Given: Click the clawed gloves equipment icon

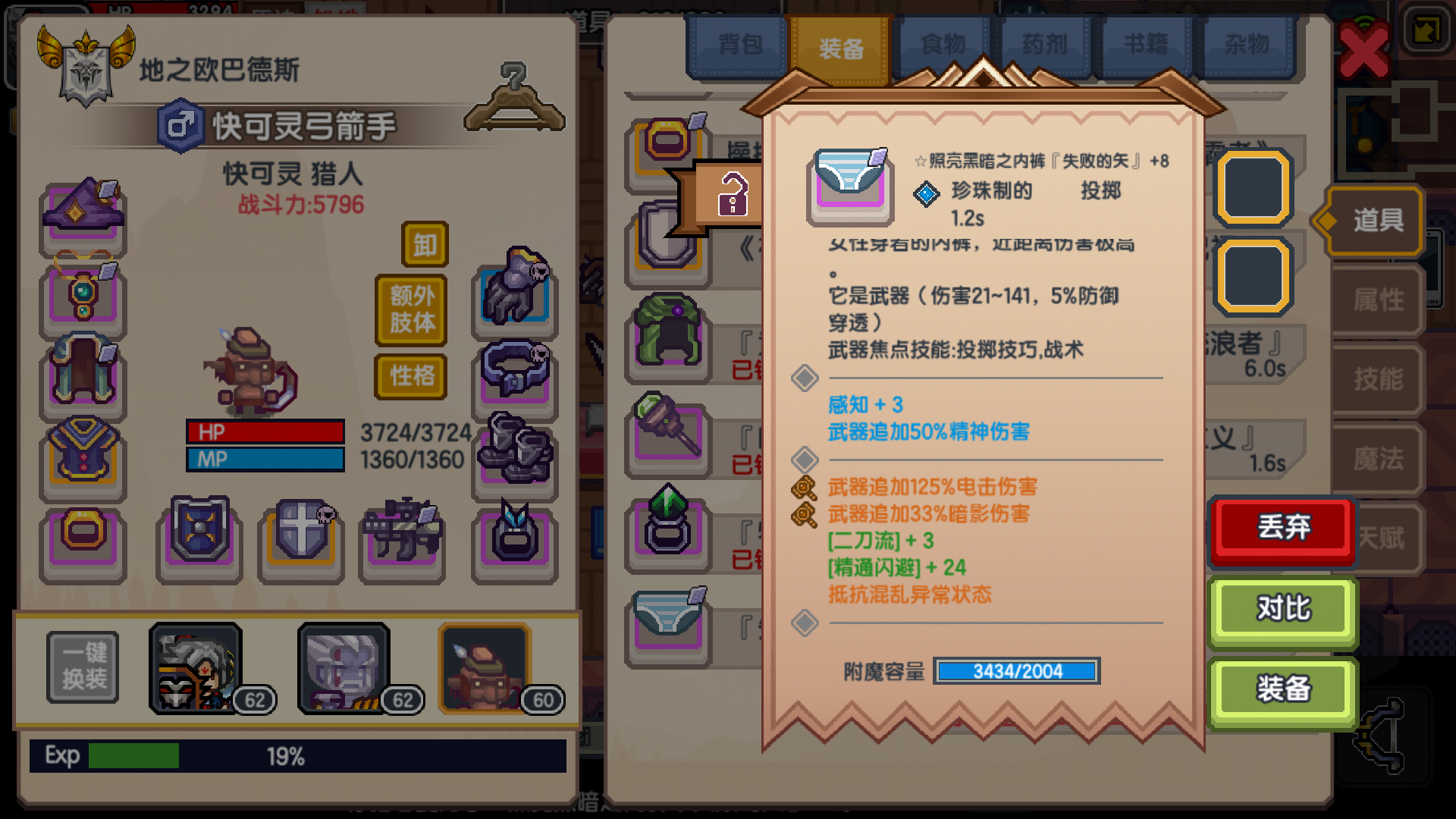Looking at the screenshot, I should (x=514, y=296).
